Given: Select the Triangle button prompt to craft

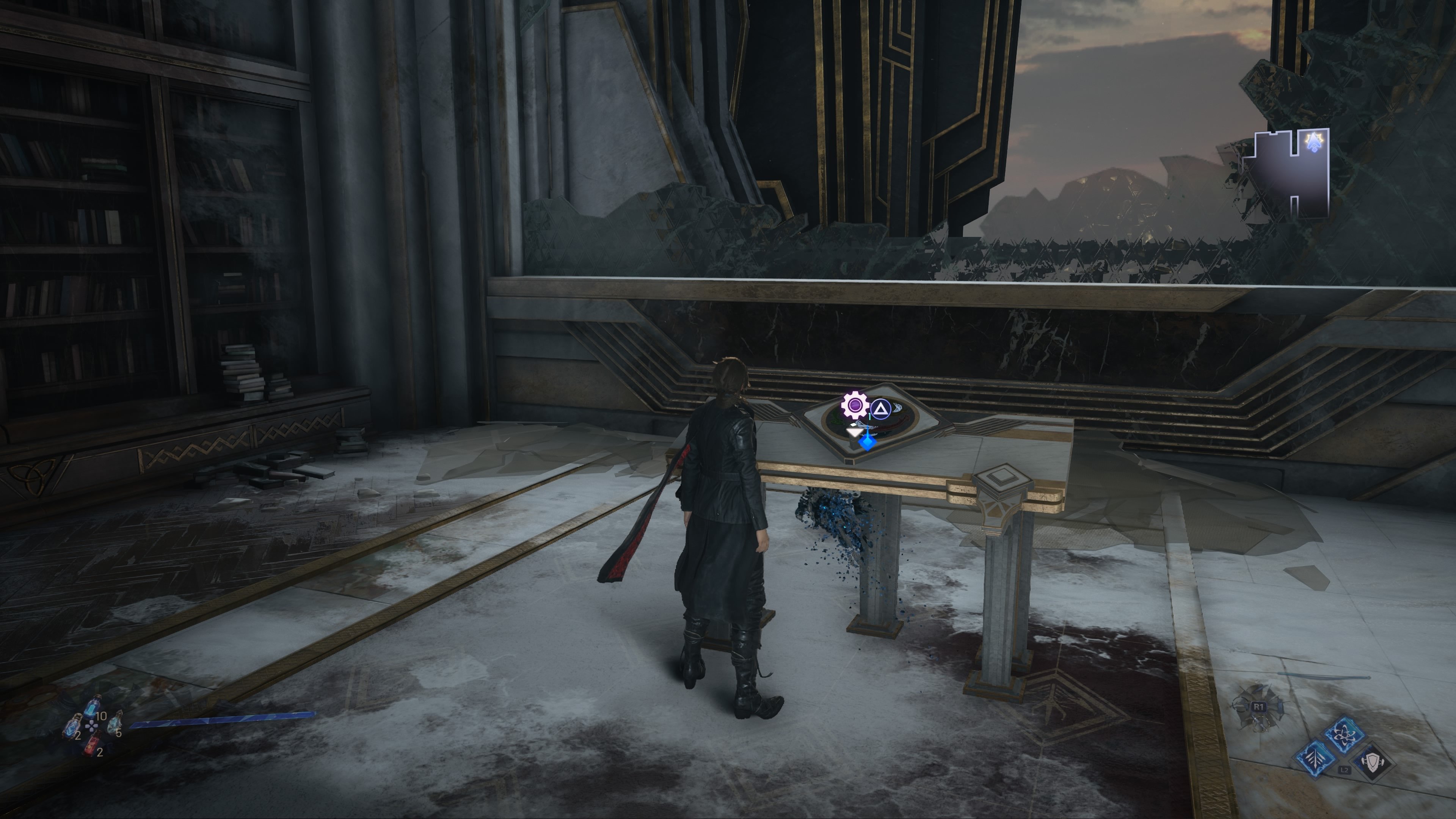Looking at the screenshot, I should coord(881,409).
